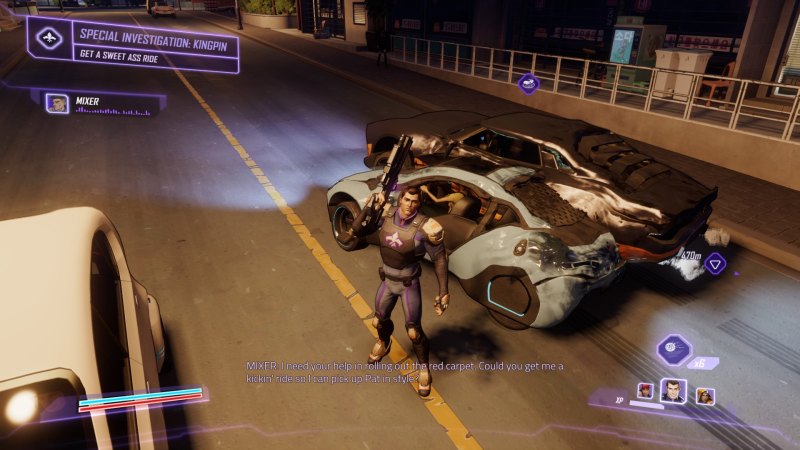
Task: Select the dark-haired center agent portrait
Action: 674,391
